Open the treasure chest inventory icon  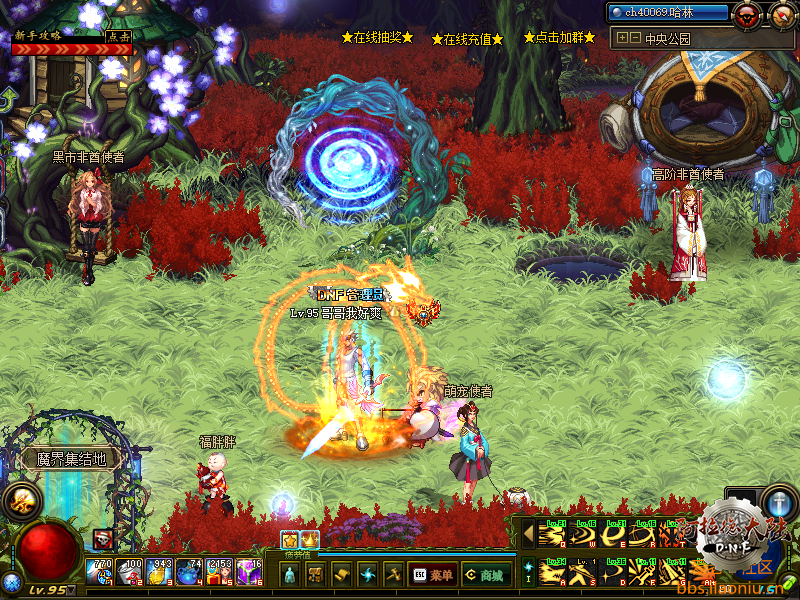[x=315, y=574]
